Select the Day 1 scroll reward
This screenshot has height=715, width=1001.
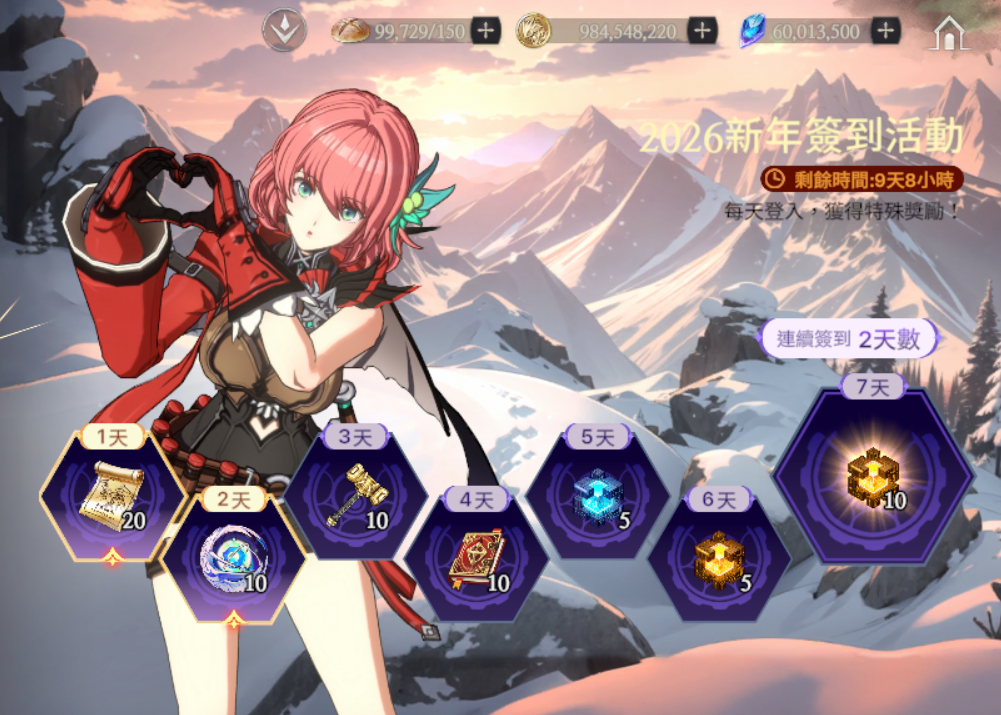[x=112, y=495]
